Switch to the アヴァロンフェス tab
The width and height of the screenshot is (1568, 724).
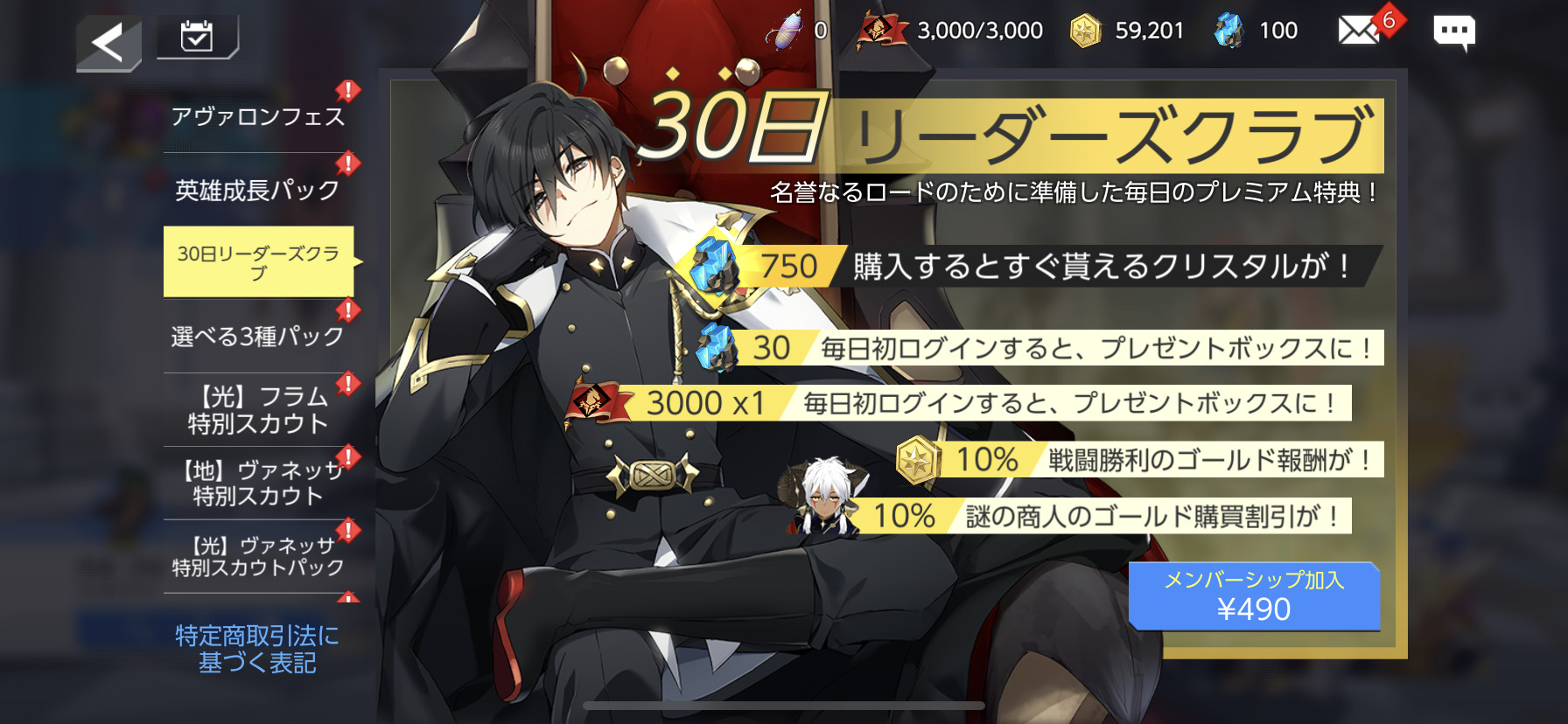pyautogui.click(x=258, y=116)
